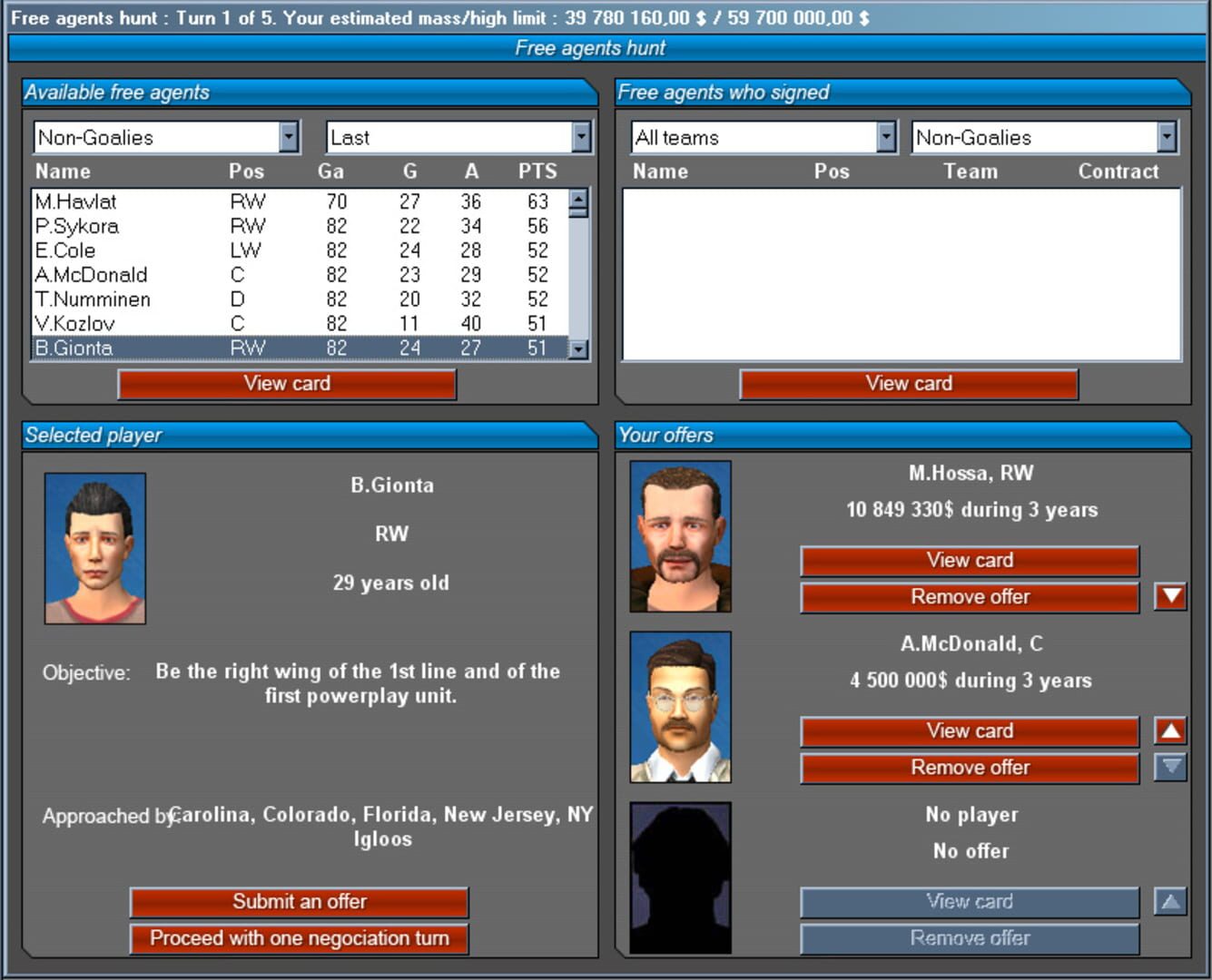The image size is (1212, 980).
Task: Click the up arrow beside A.McDonald's offer
Action: pyautogui.click(x=1170, y=730)
